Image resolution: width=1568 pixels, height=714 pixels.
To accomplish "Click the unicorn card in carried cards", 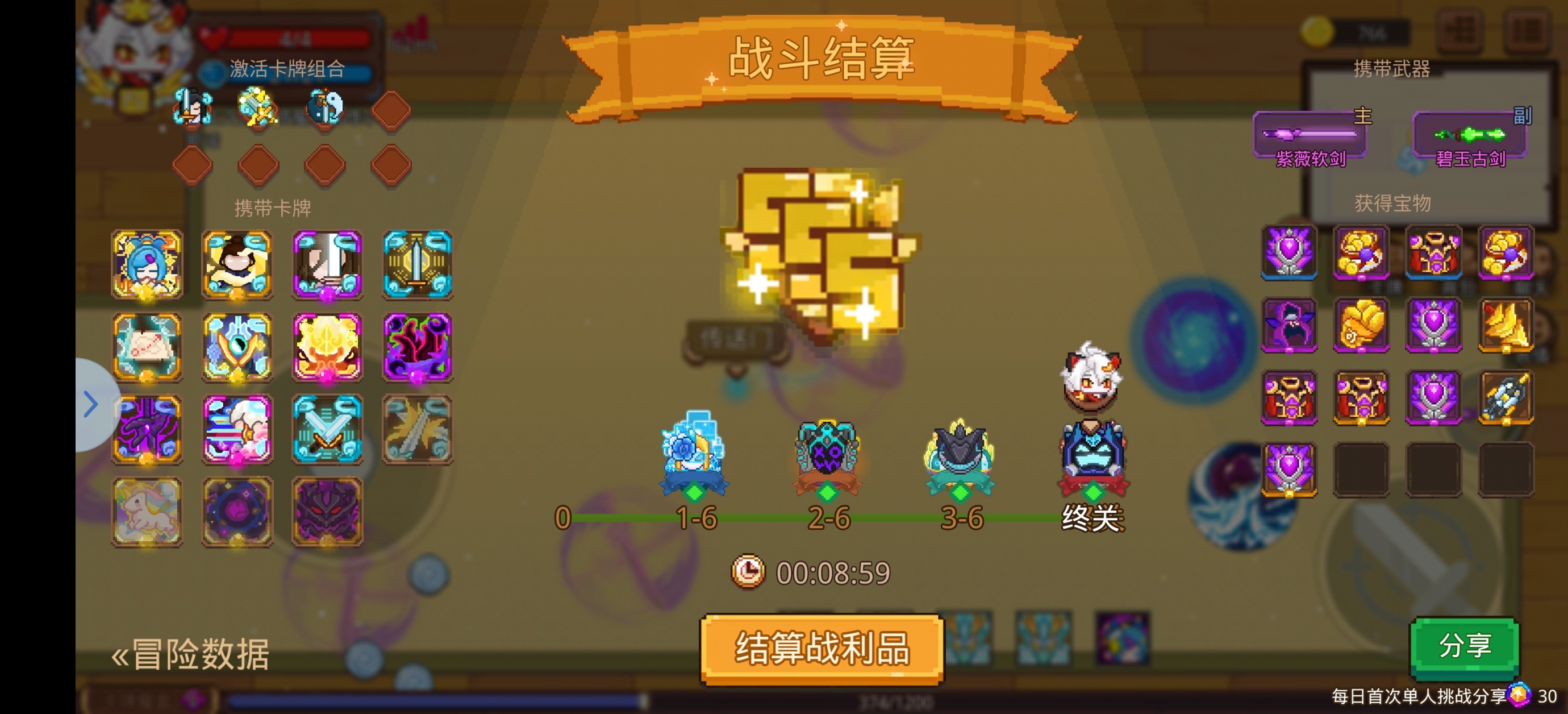I will (147, 512).
